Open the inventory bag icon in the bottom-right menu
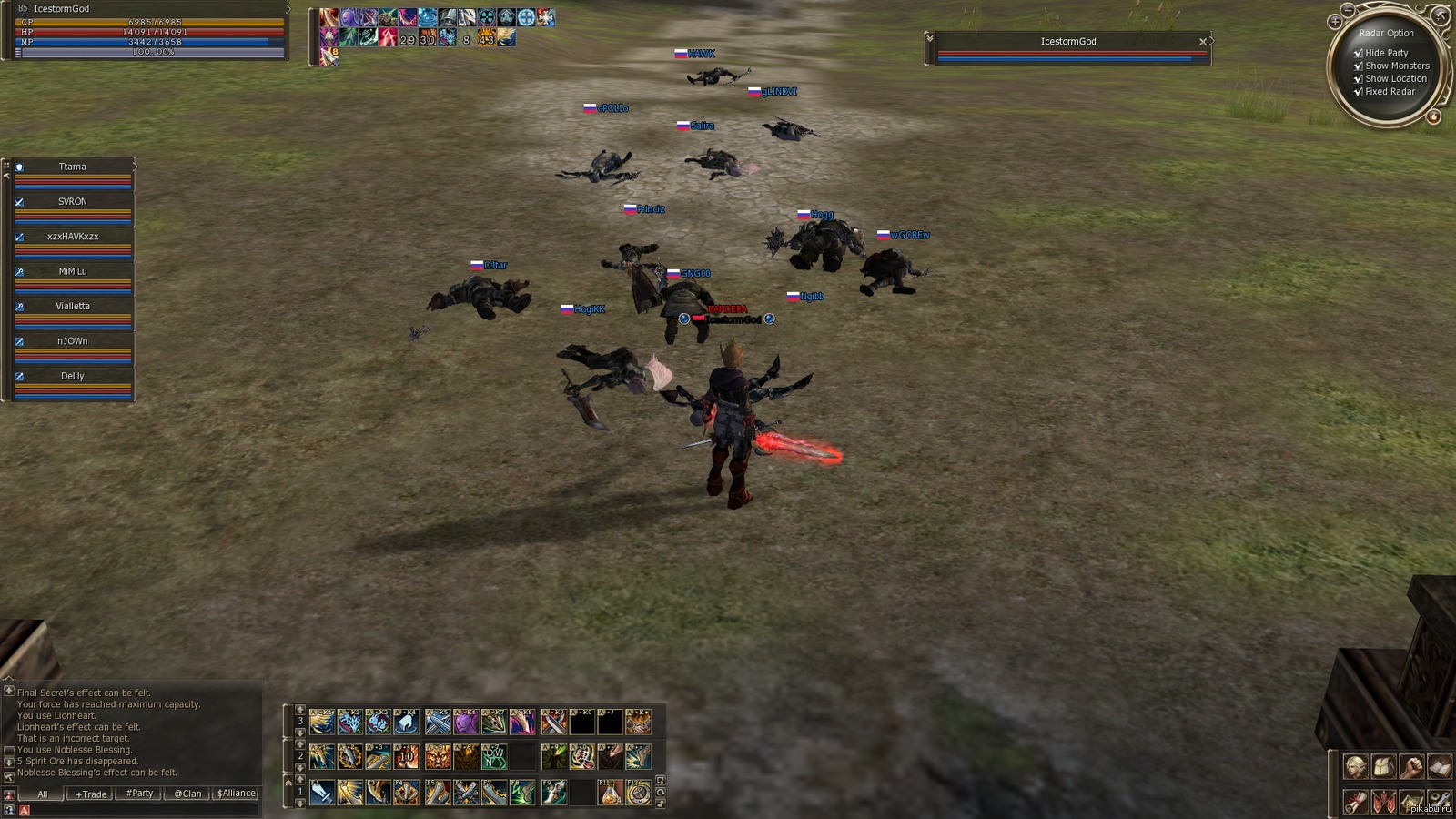Screen dimensions: 1456x819 (1384, 766)
